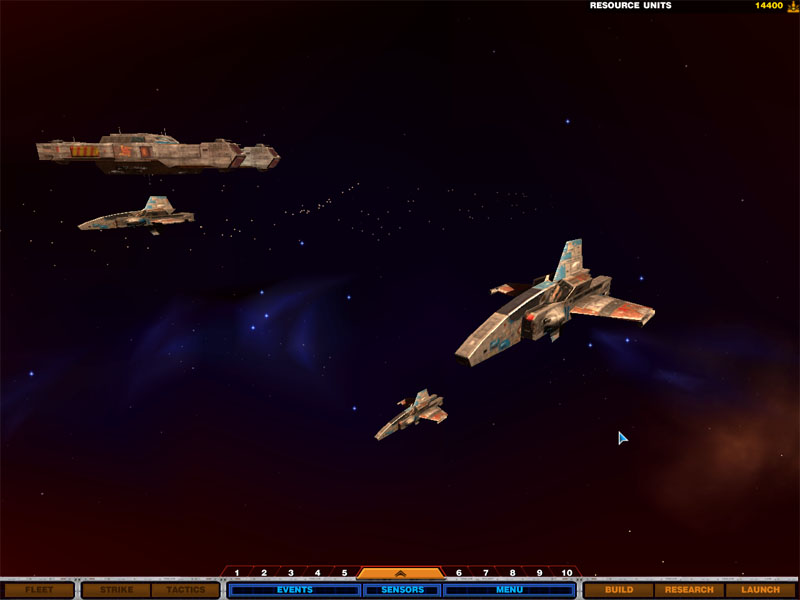The image size is (800, 600).
Task: Open the Fleet panel
Action: (39, 590)
